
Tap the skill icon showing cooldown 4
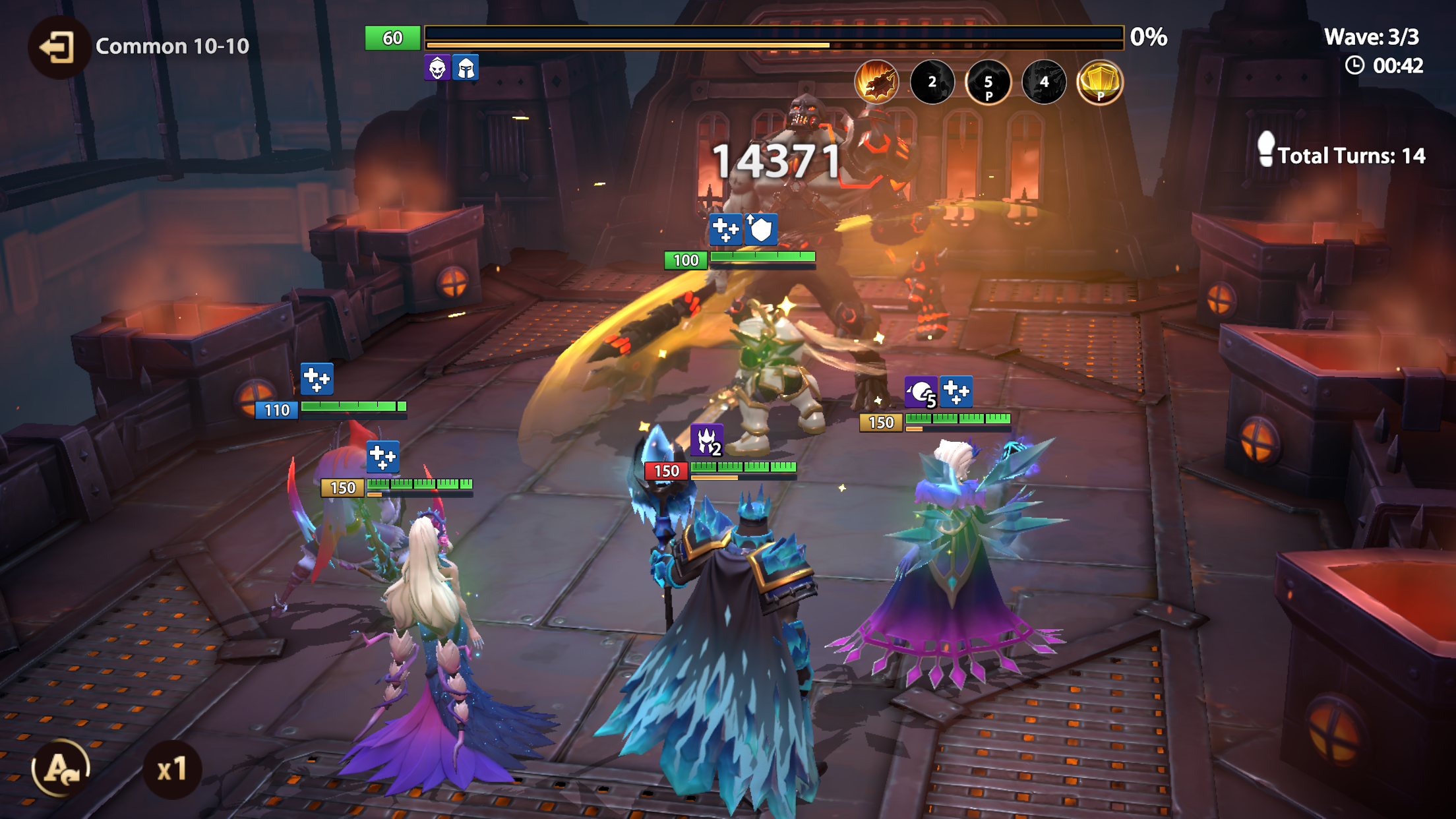pyautogui.click(x=1043, y=82)
